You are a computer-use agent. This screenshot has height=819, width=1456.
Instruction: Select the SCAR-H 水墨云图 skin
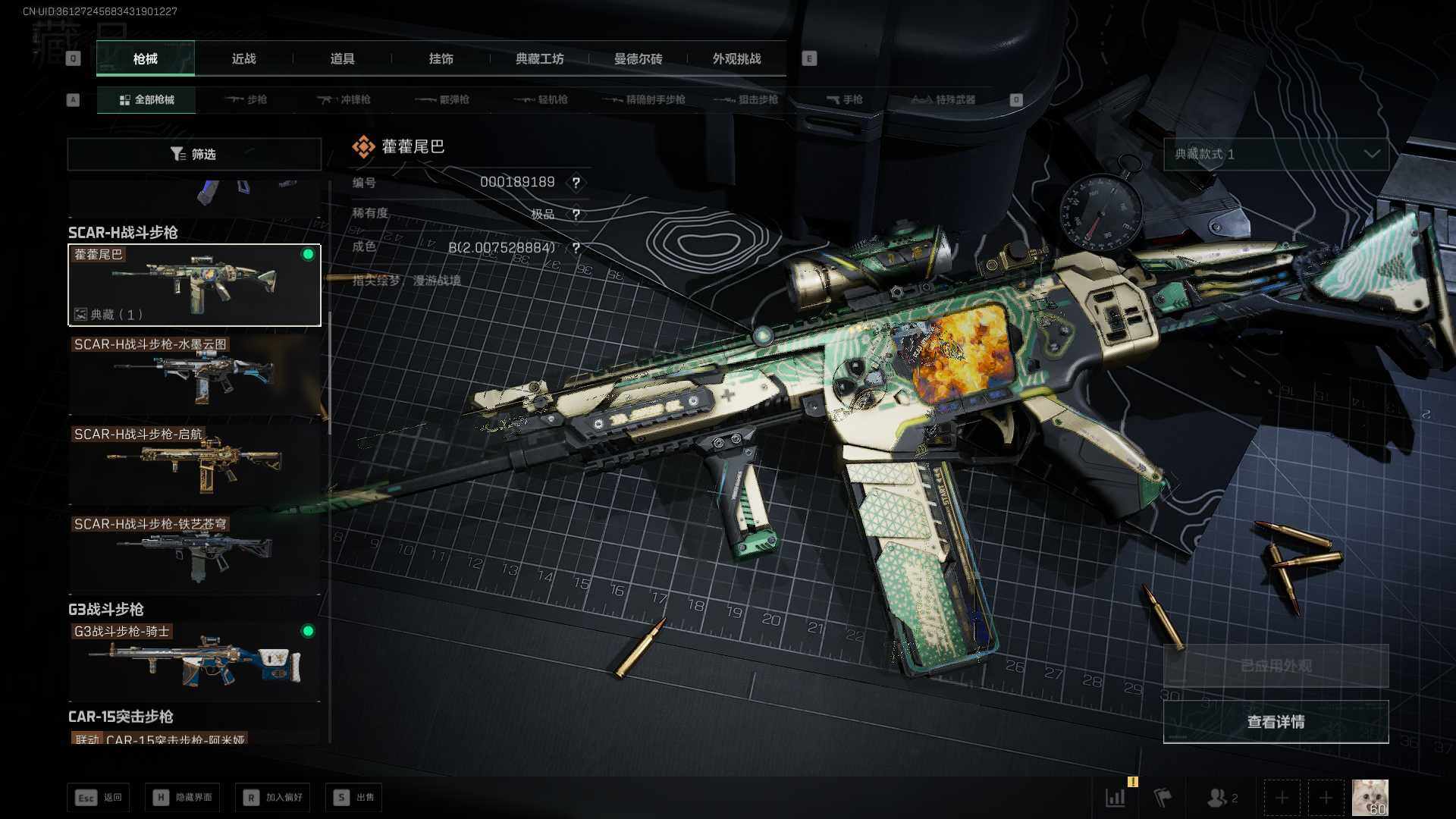coord(194,375)
